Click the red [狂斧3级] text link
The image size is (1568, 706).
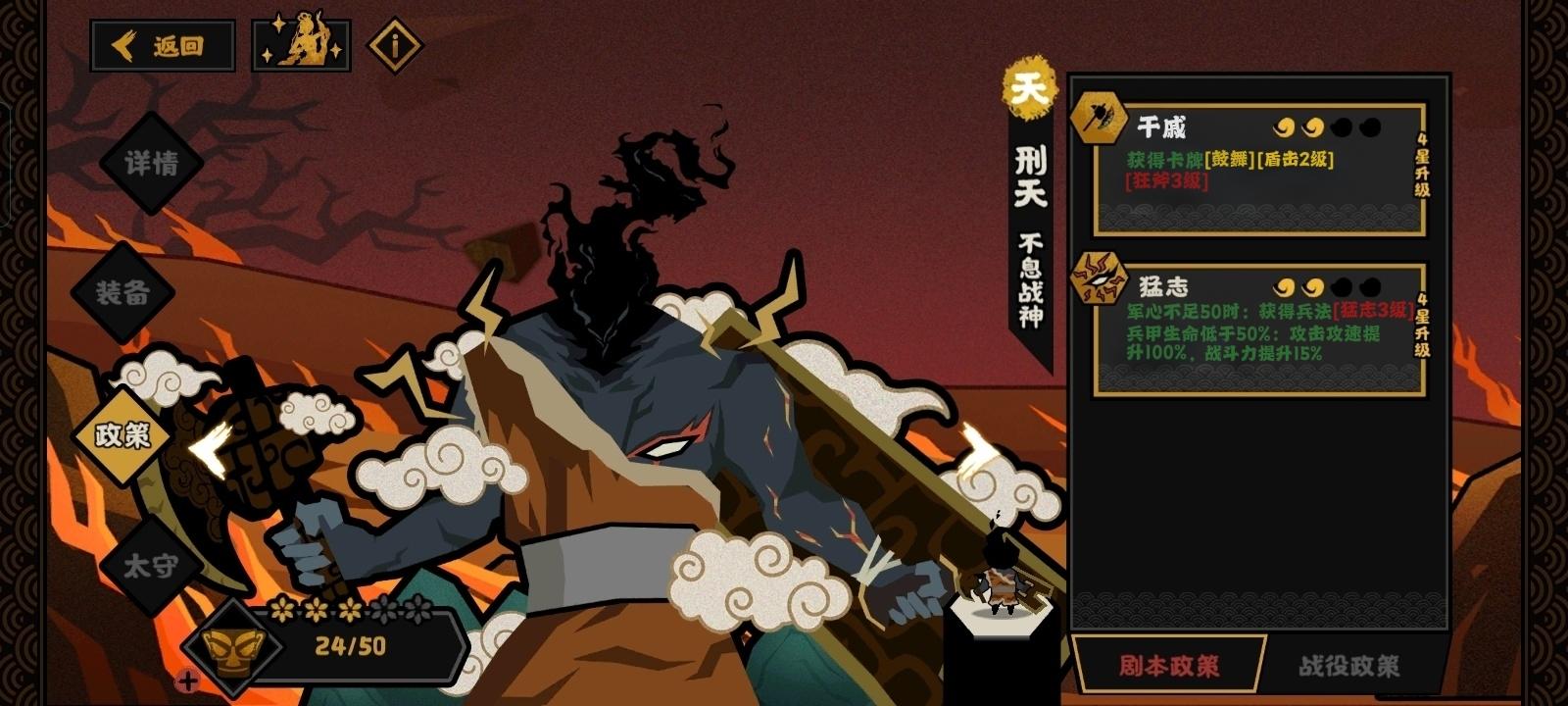tap(1163, 182)
